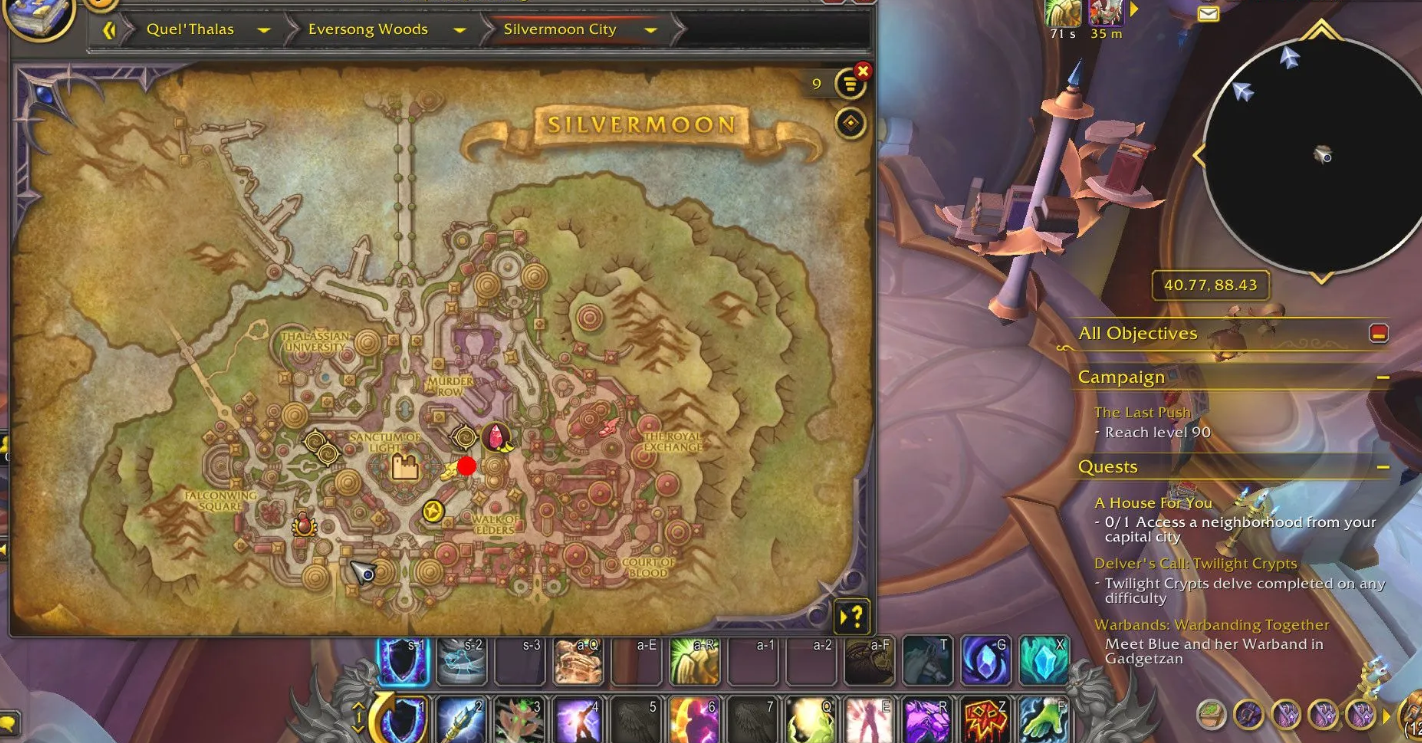
Task: Collapse the Campaign objectives section
Action: (1382, 377)
